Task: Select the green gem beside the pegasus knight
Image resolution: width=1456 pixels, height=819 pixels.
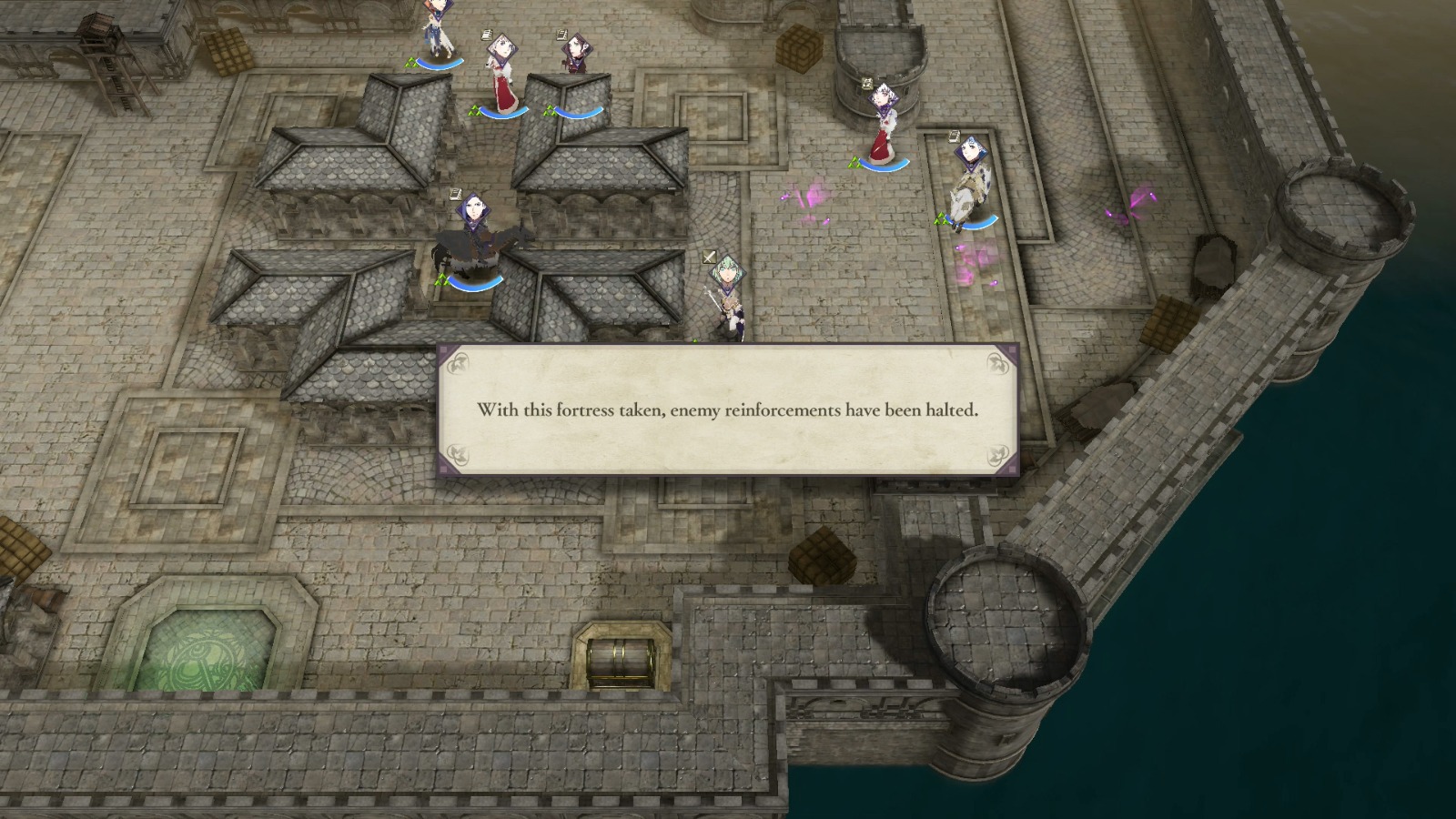Action: coord(941,219)
